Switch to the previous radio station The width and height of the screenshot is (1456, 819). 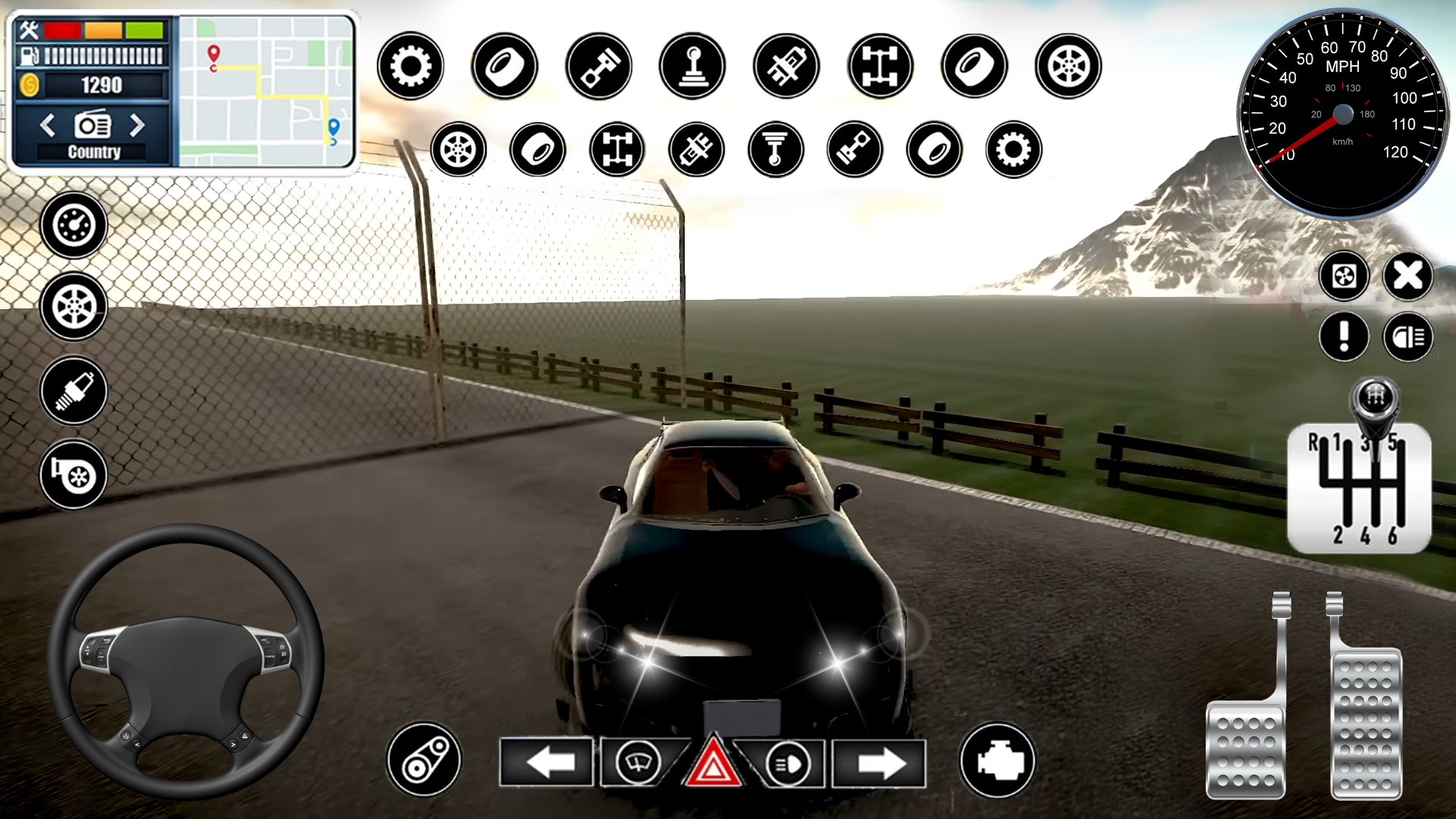coord(49,127)
